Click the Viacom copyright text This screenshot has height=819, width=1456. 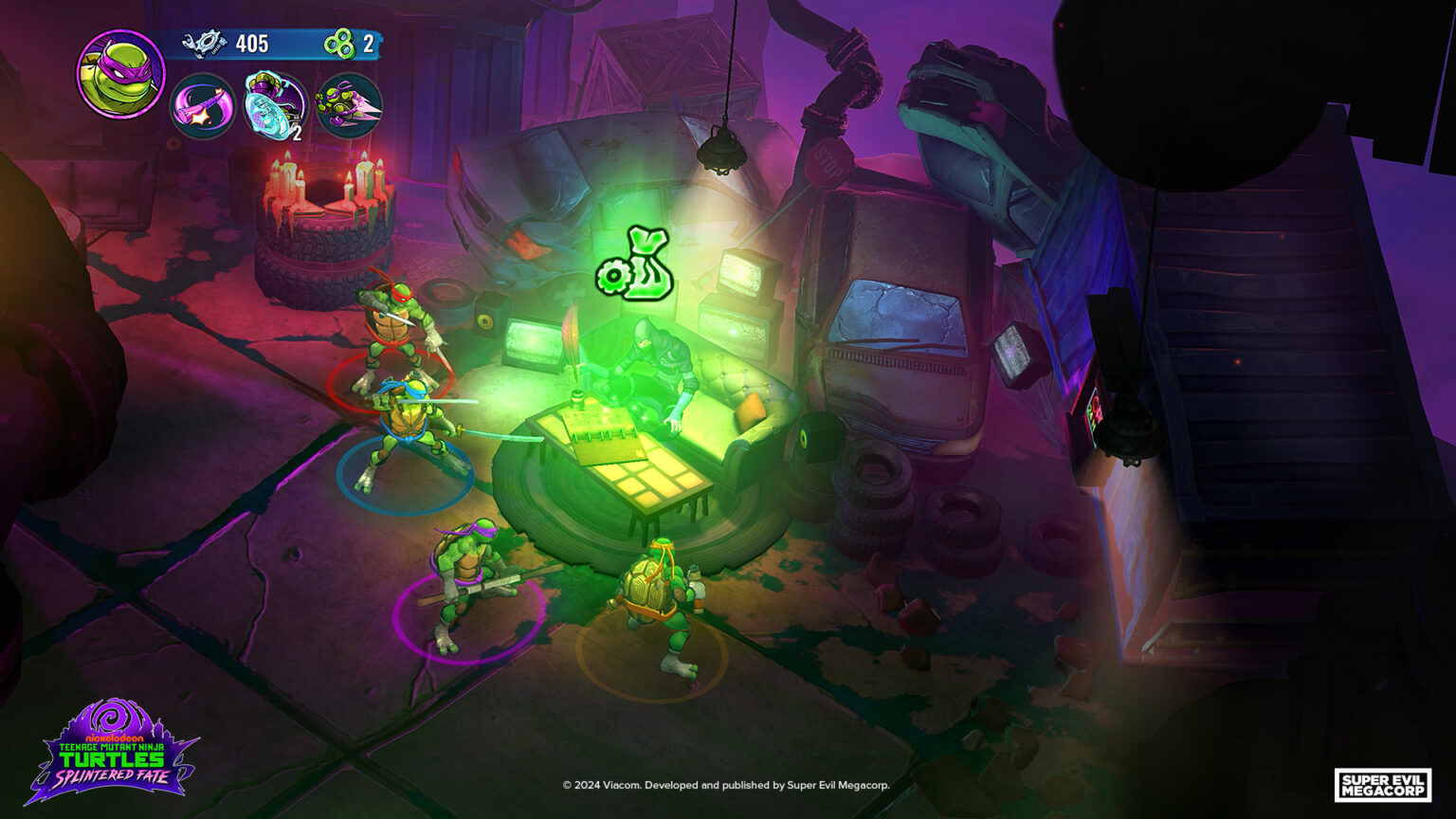click(728, 785)
